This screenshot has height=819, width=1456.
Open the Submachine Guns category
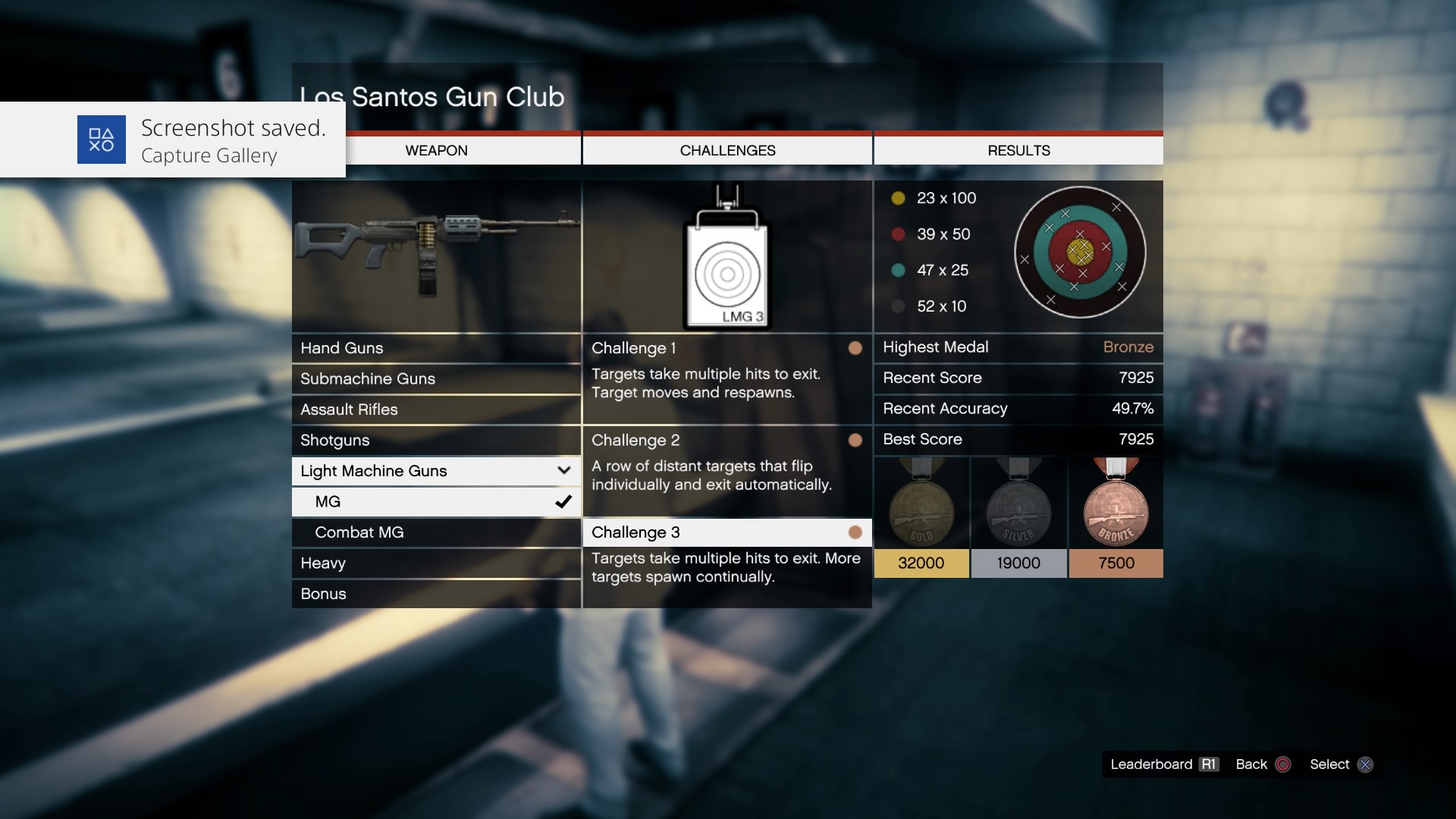click(x=435, y=378)
